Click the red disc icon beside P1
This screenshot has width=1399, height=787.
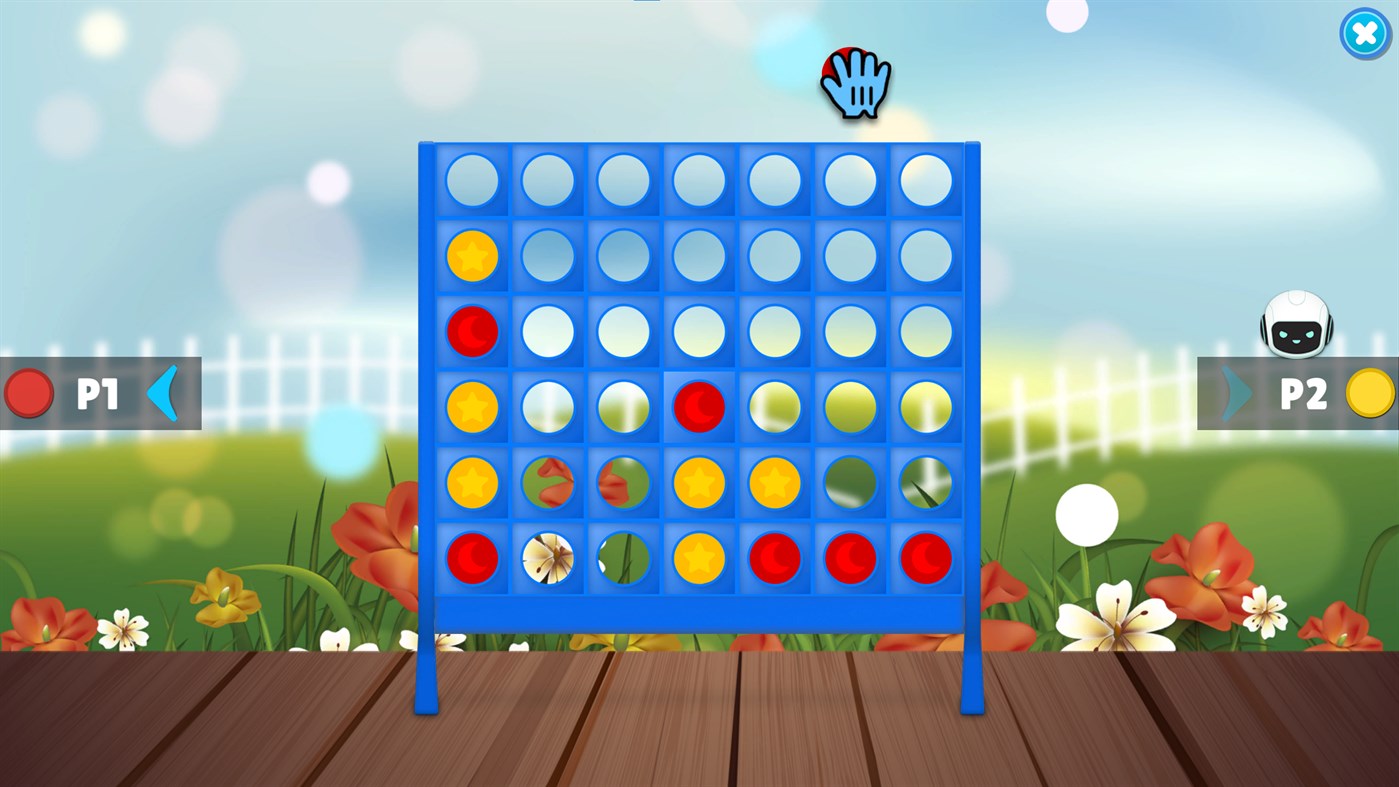coord(27,392)
